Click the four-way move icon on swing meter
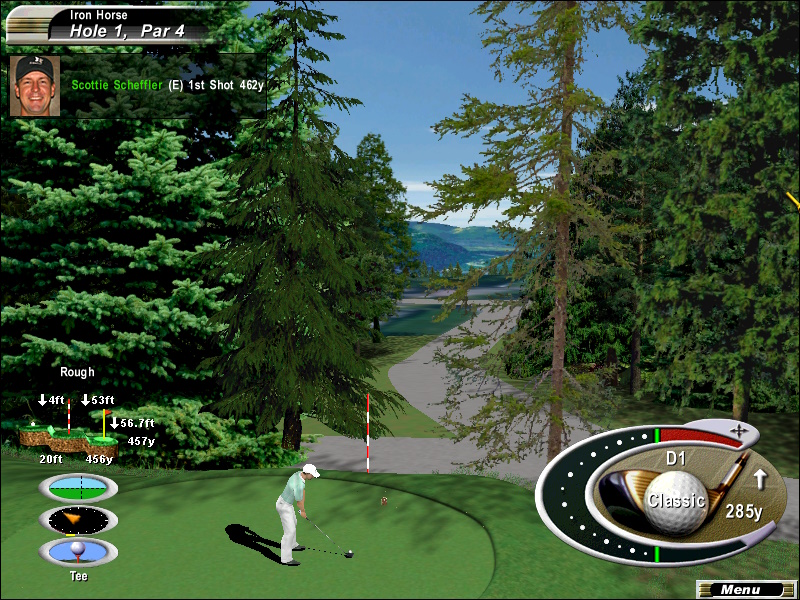The image size is (800, 600). click(x=739, y=430)
